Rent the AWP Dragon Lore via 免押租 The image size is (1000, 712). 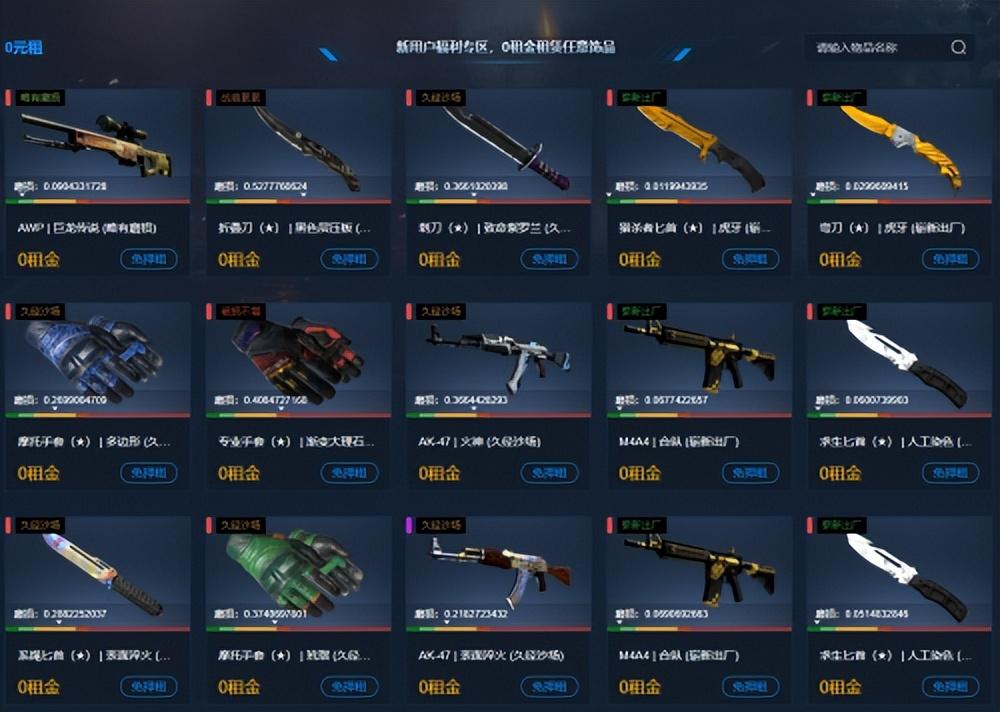click(x=148, y=260)
